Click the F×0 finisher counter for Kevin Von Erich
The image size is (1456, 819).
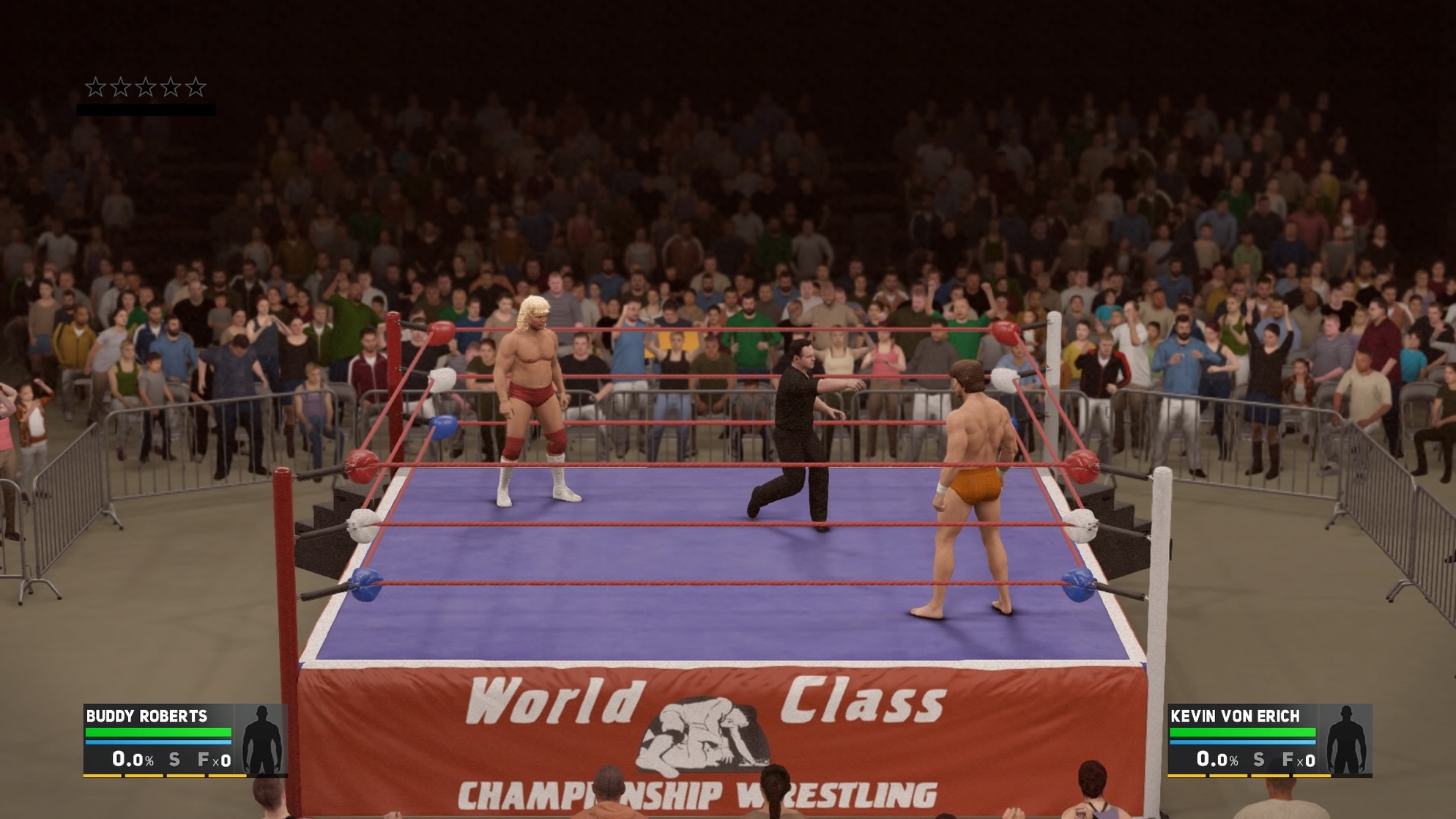1300,760
